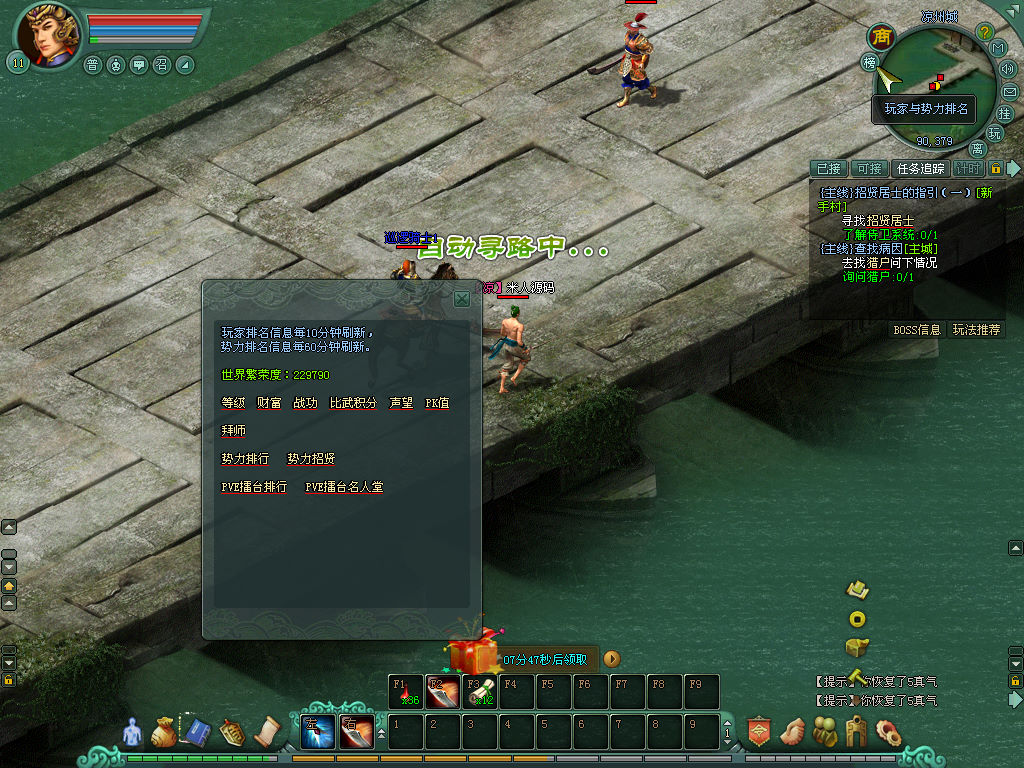Open the mail envelope icon
This screenshot has height=768, width=1024.
[1010, 91]
